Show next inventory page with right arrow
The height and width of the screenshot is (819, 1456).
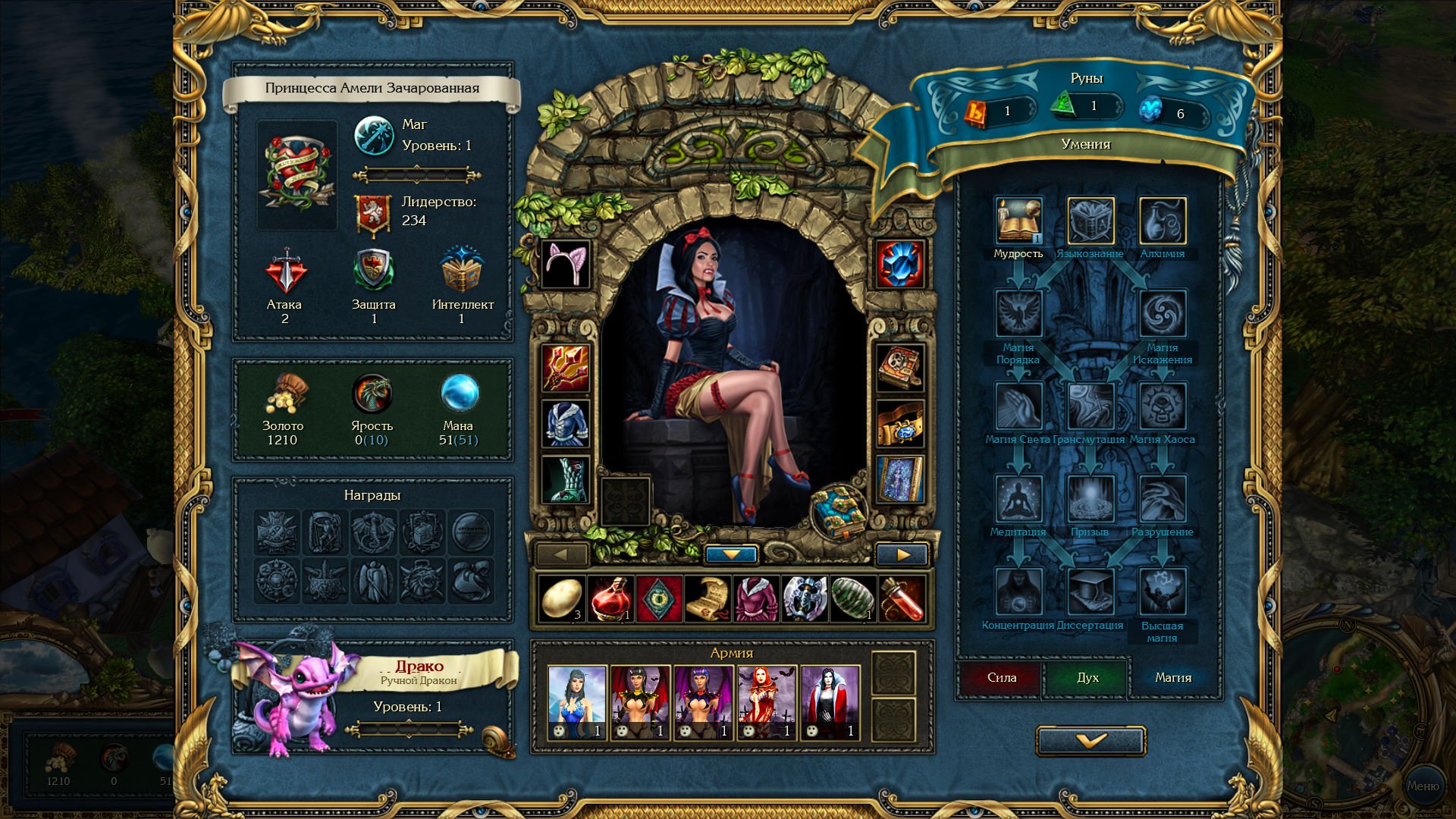[902, 555]
